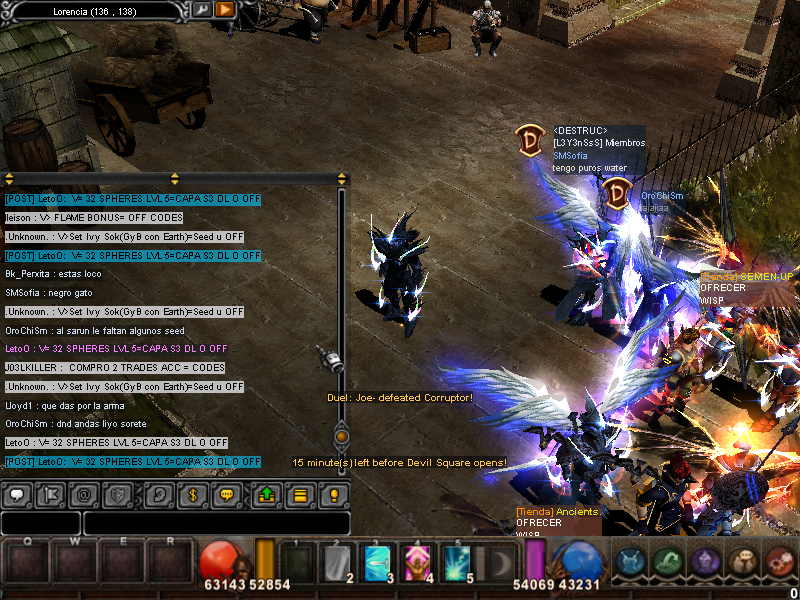The height and width of the screenshot is (600, 800).
Task: Select the speech bubble chat mode button
Action: point(16,494)
